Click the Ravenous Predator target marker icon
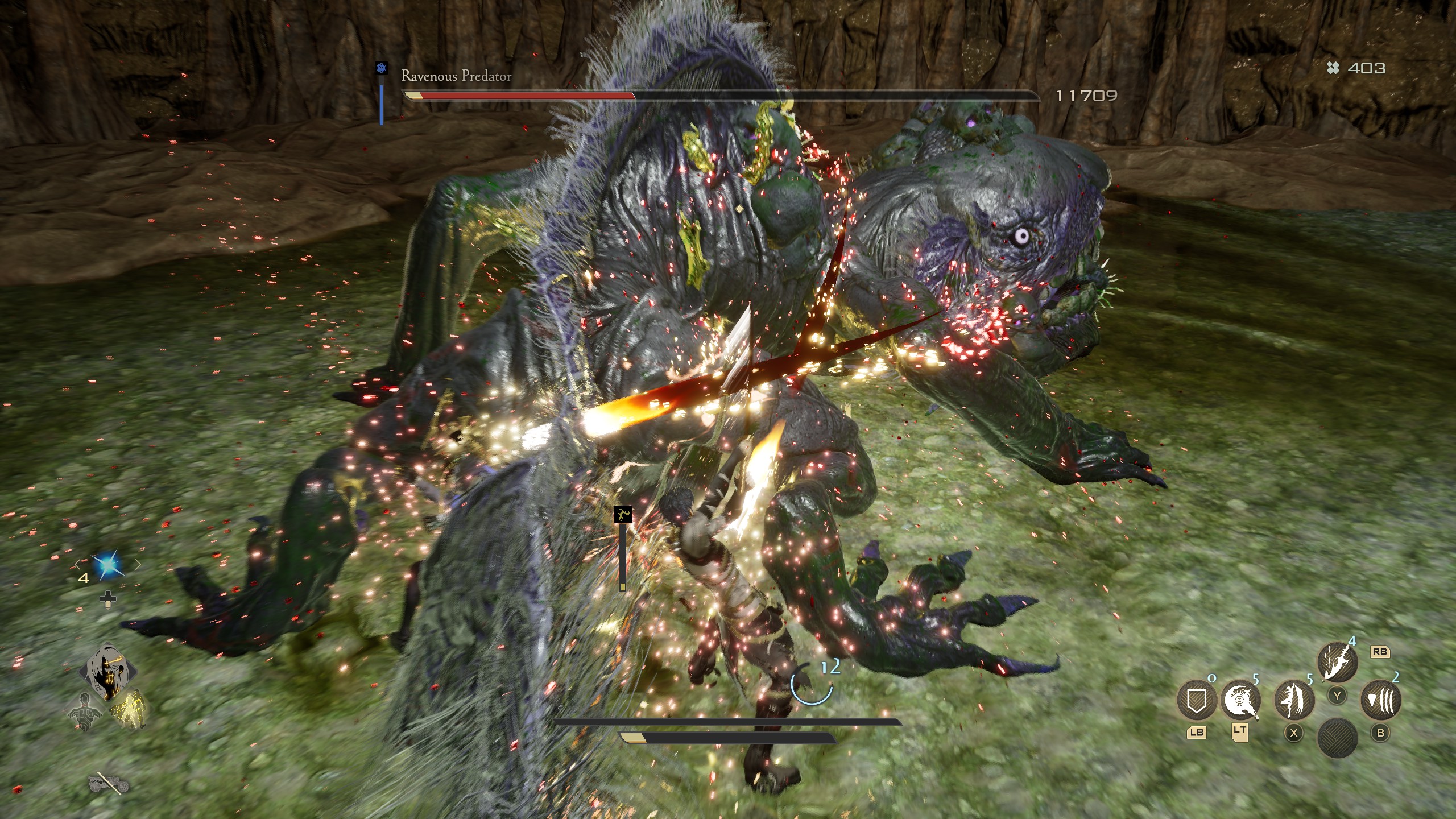The image size is (1456, 819). pyautogui.click(x=381, y=68)
